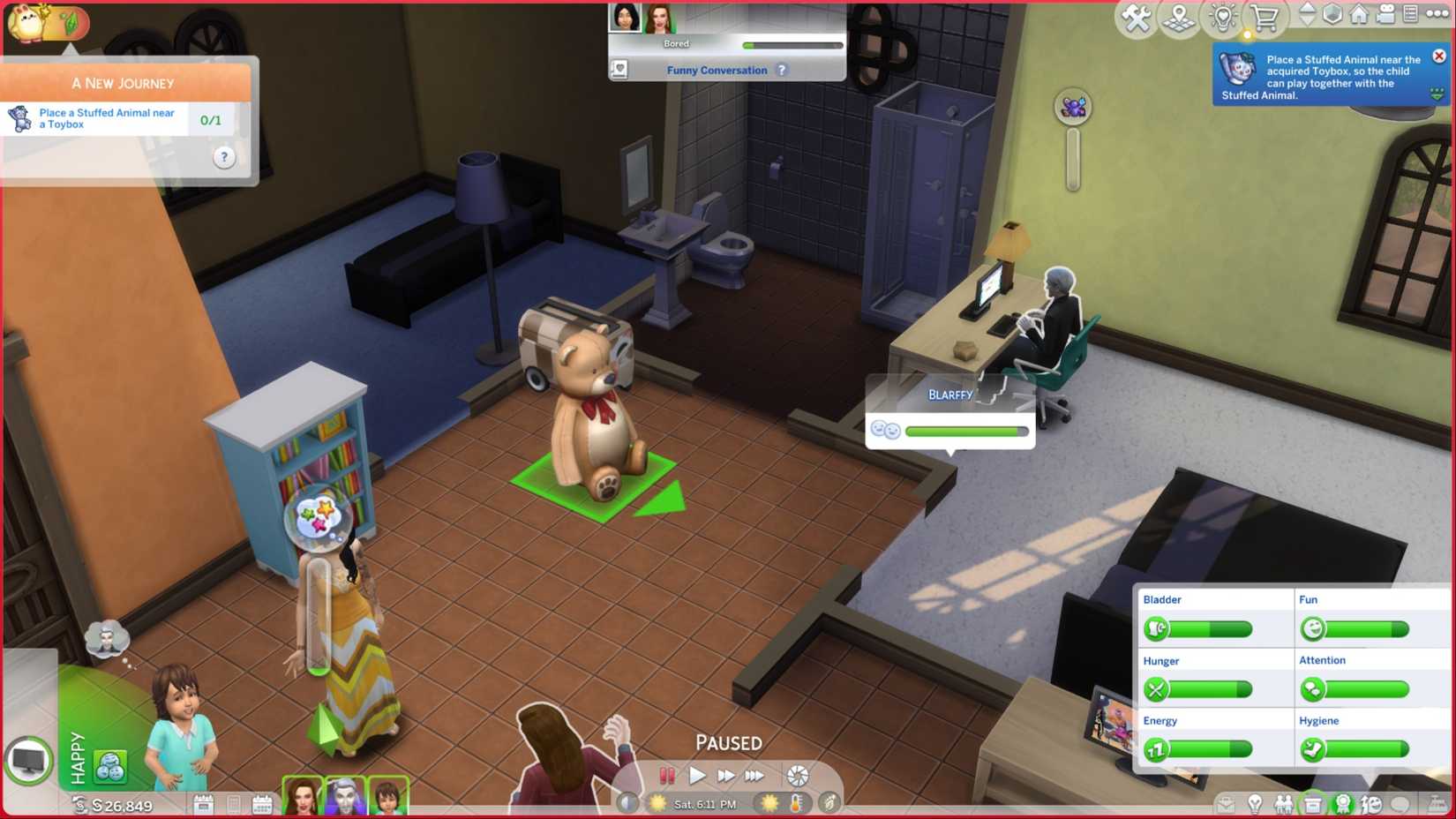Click the question mark on A New Journey quest
This screenshot has width=1456, height=819.
[224, 156]
